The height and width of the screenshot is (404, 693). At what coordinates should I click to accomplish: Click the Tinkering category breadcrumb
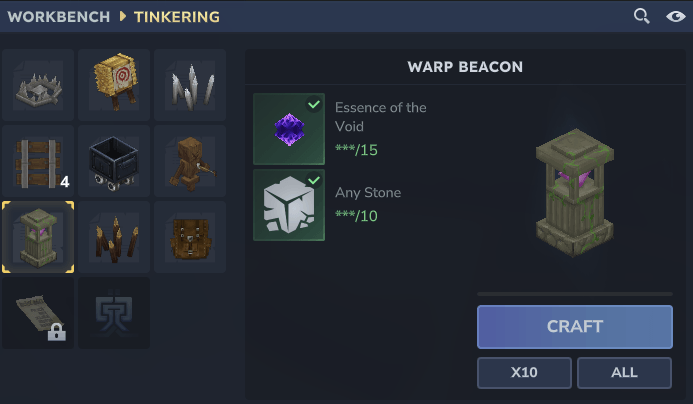pyautogui.click(x=179, y=17)
